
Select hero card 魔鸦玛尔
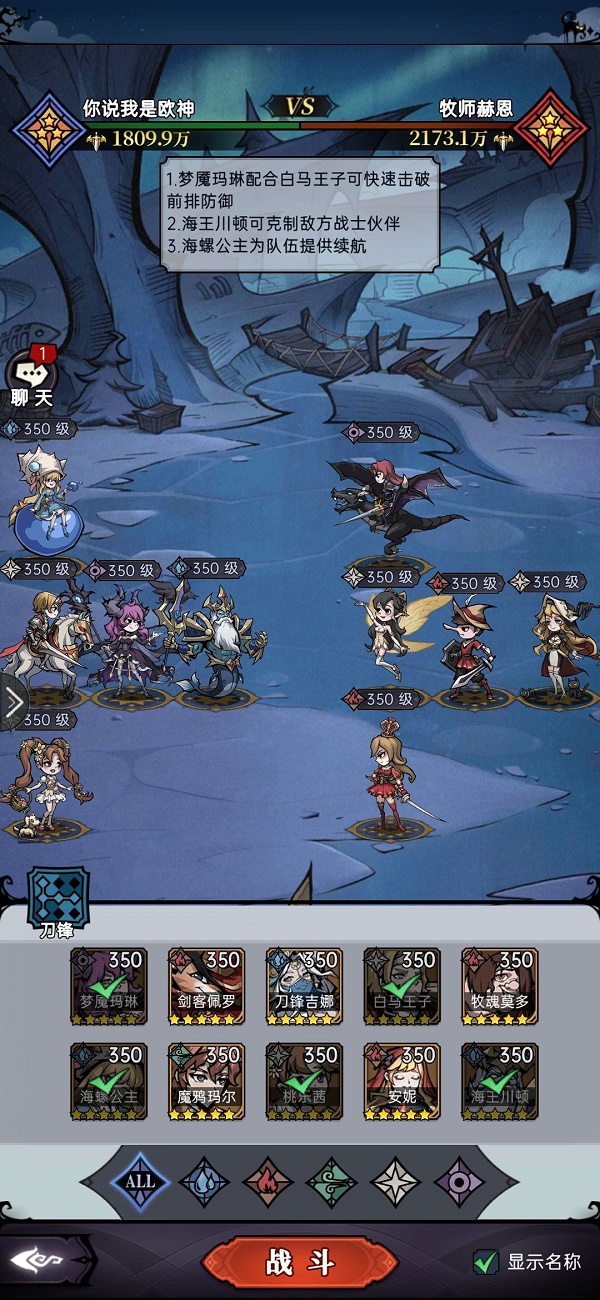(206, 1081)
